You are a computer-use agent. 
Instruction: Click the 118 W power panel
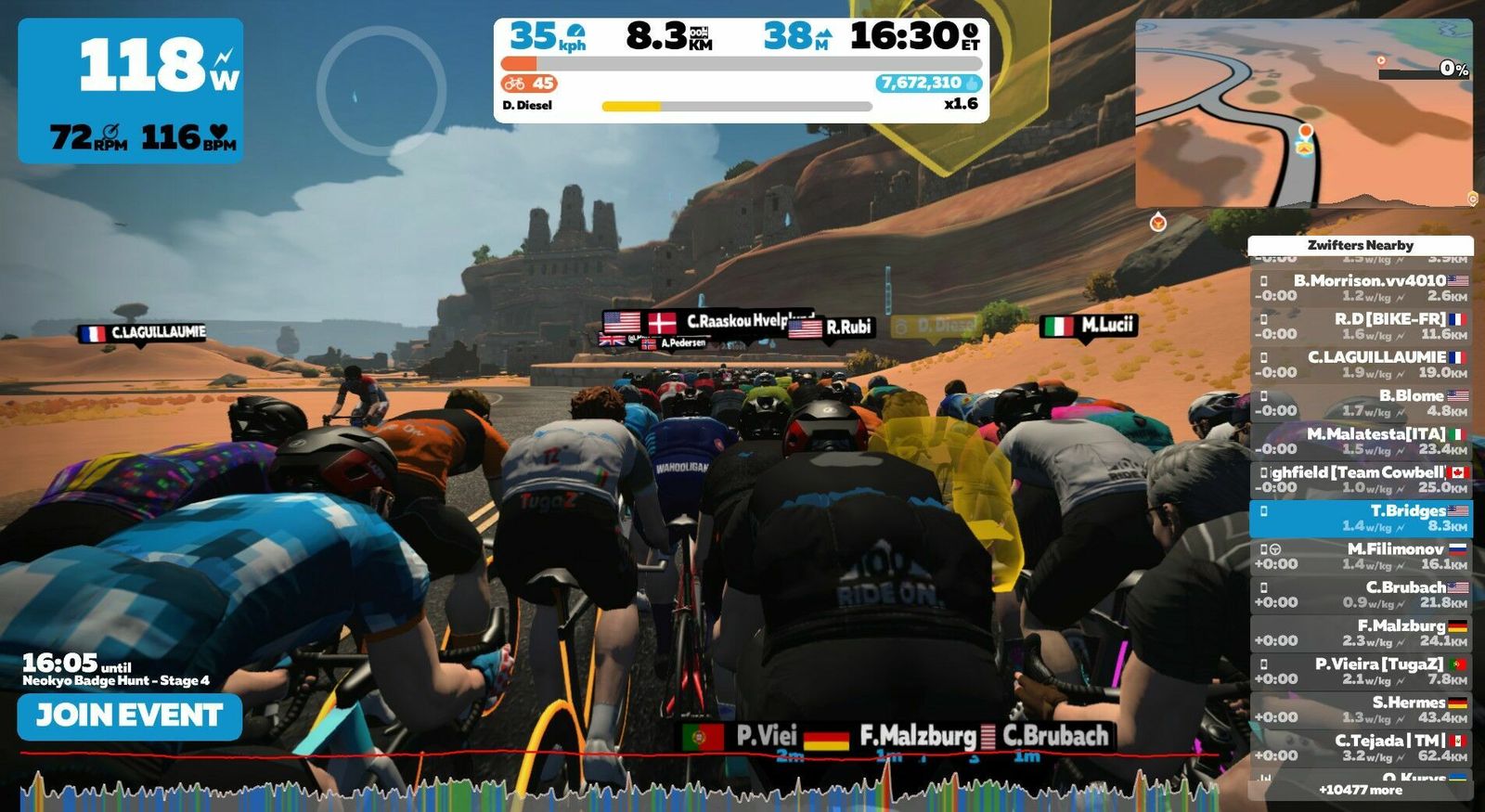[131, 91]
